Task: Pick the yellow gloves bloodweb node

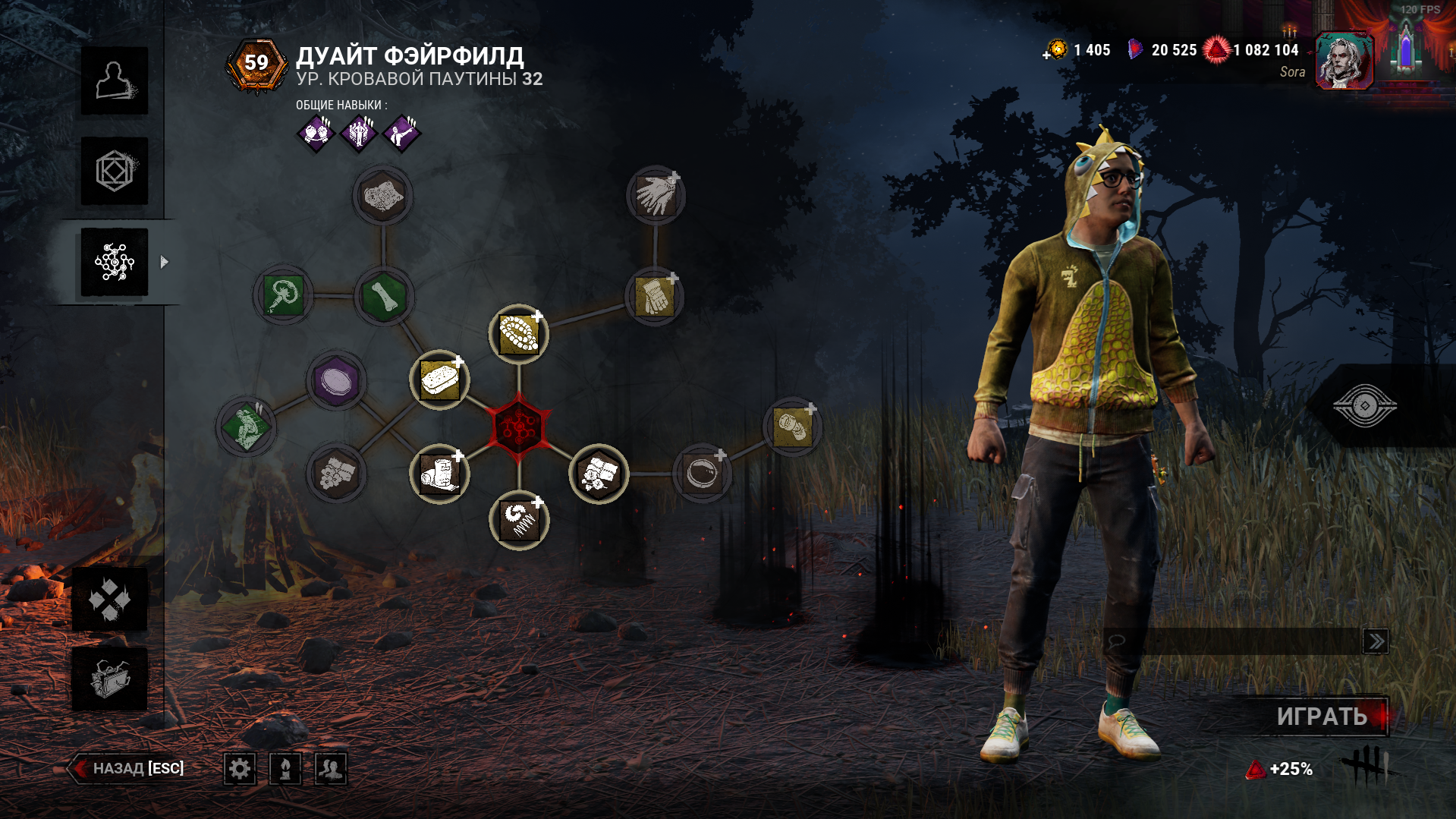Action: (x=654, y=296)
